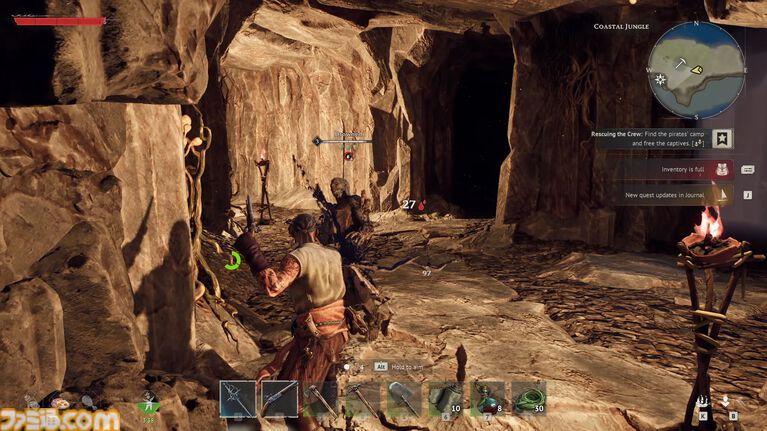Image resolution: width=767 pixels, height=431 pixels.
Task: Select the potion flask slot with 8
Action: (x=488, y=398)
